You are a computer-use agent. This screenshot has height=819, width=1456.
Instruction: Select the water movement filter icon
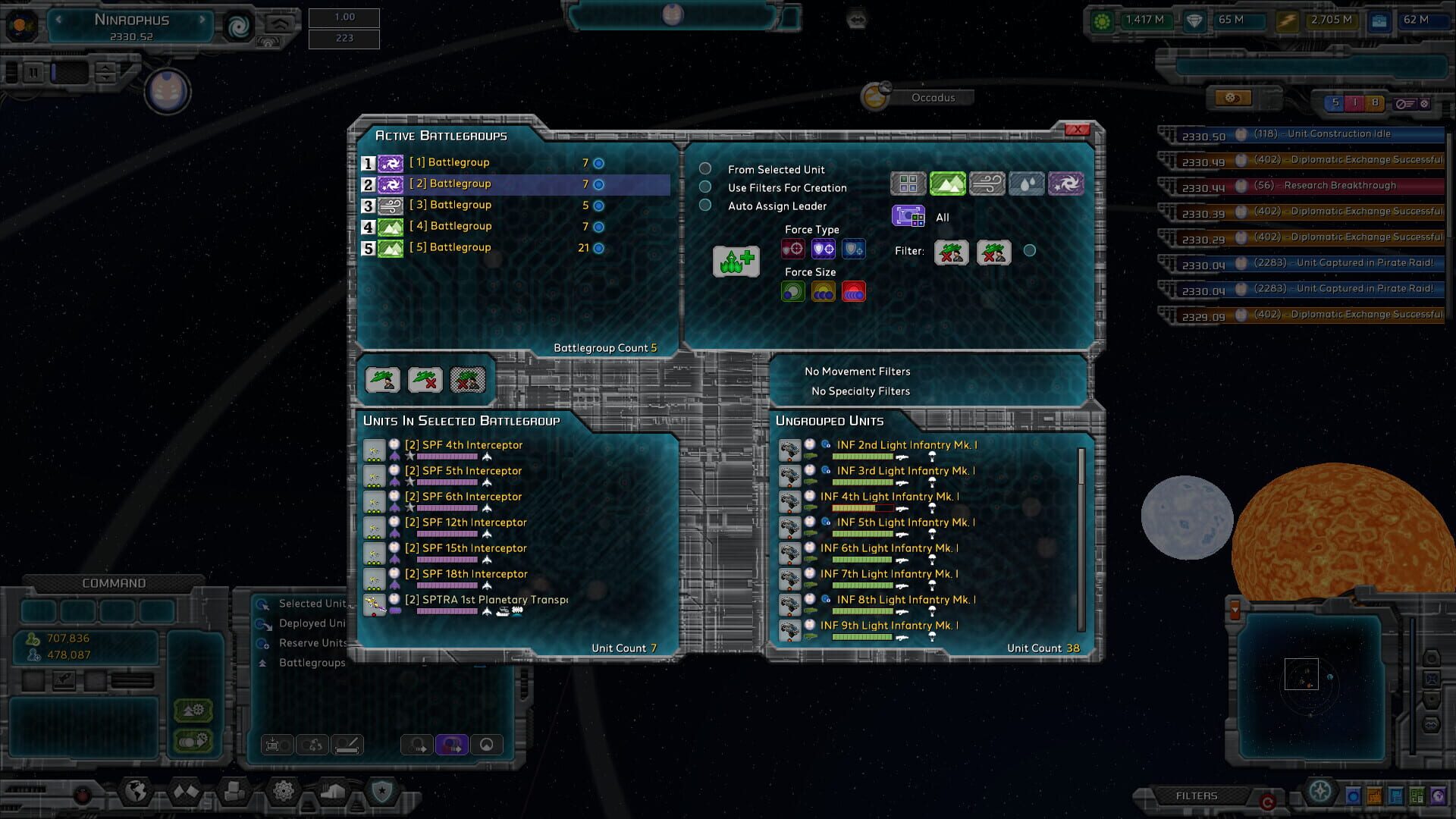1028,183
